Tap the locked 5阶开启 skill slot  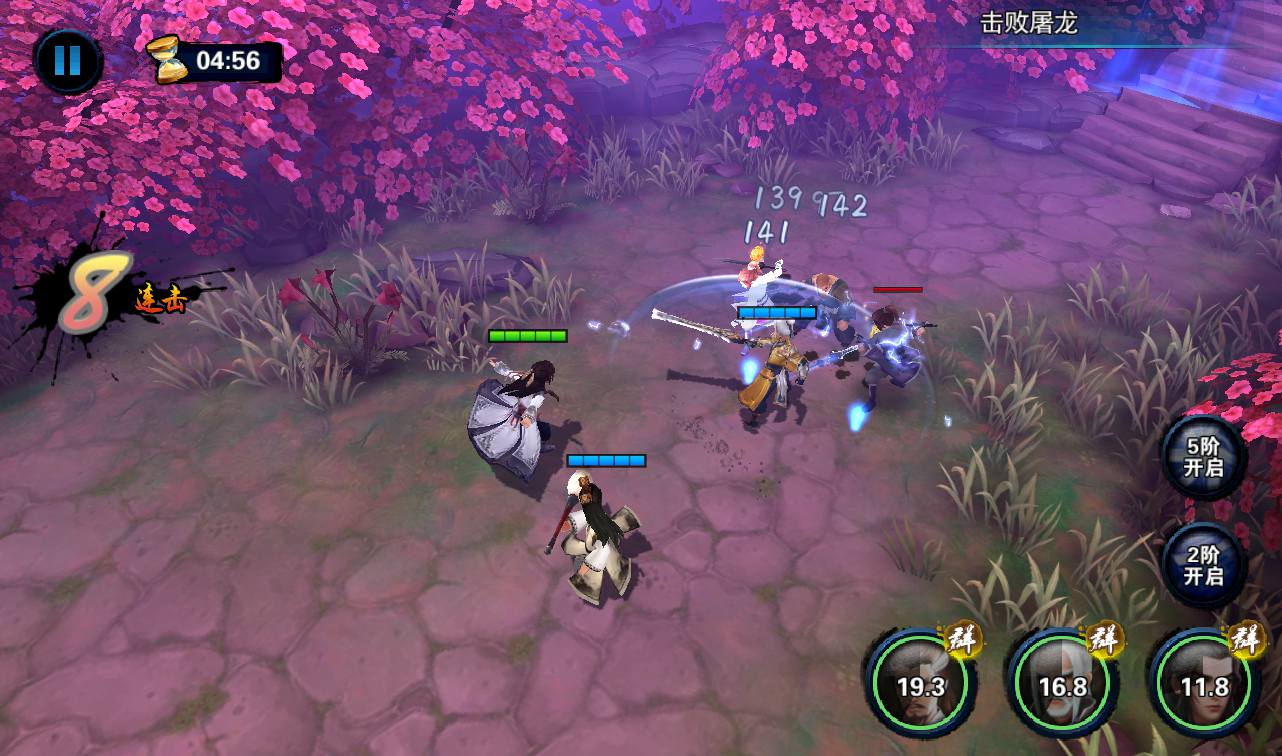click(1203, 458)
